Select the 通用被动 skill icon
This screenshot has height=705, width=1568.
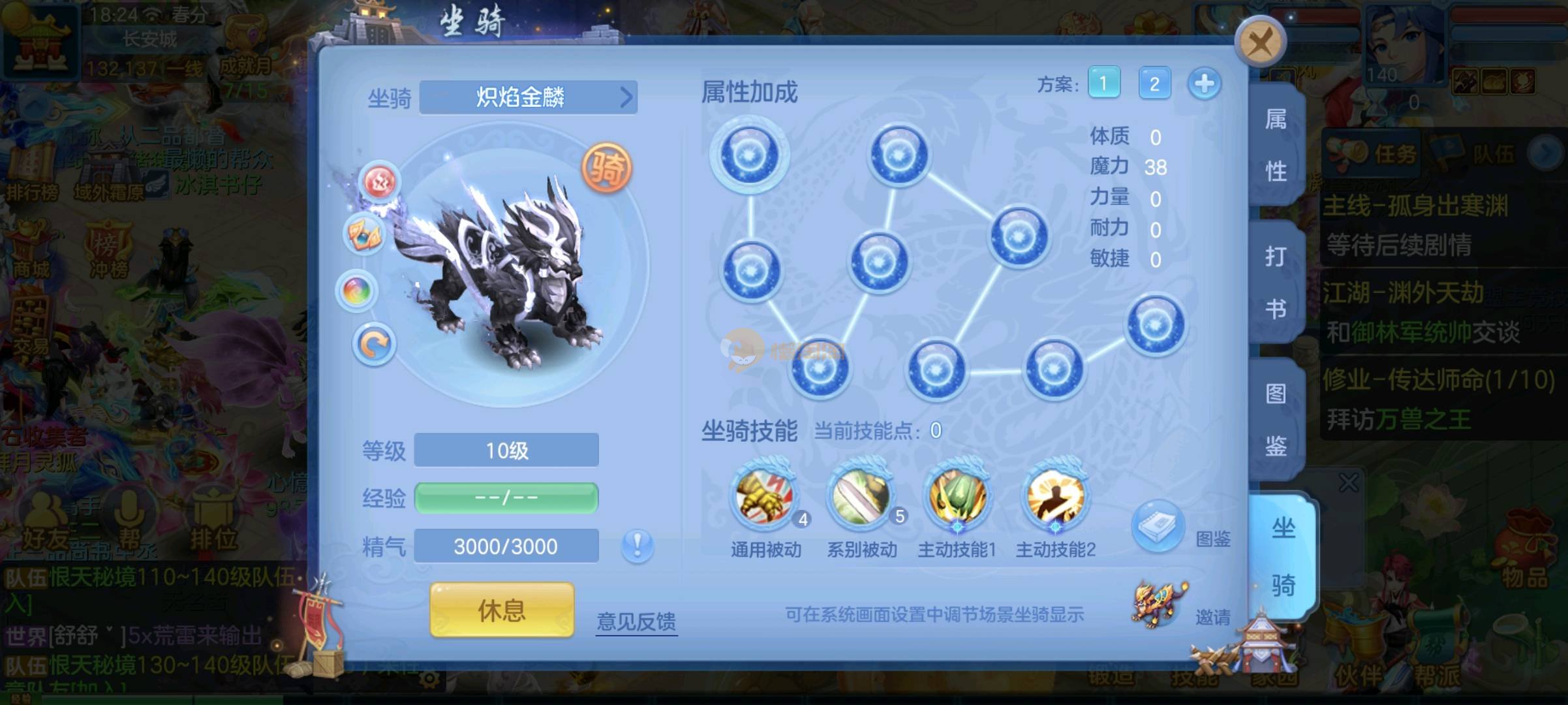[765, 497]
